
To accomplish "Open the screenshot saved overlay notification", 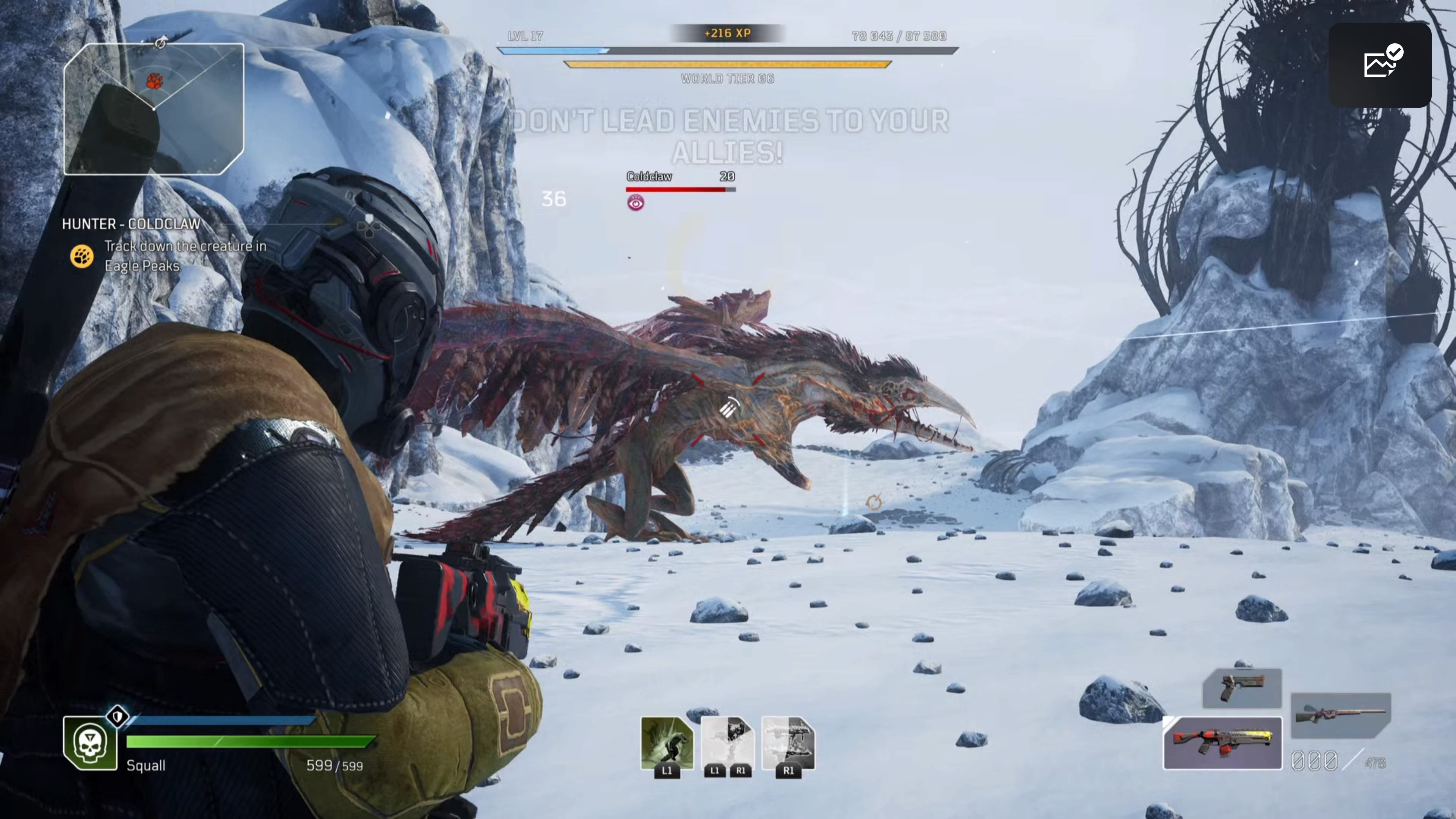I will point(1380,64).
